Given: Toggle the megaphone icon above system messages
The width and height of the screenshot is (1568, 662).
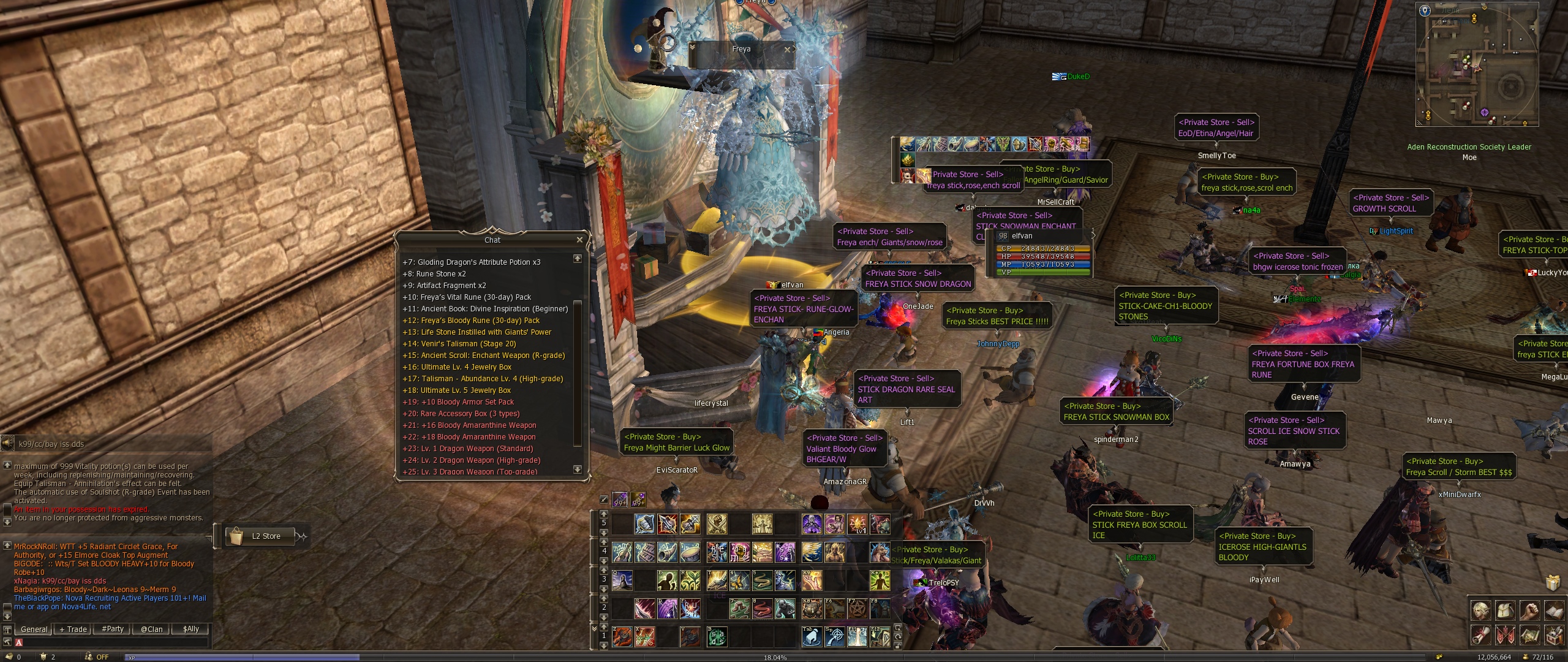Looking at the screenshot, I should [x=7, y=443].
